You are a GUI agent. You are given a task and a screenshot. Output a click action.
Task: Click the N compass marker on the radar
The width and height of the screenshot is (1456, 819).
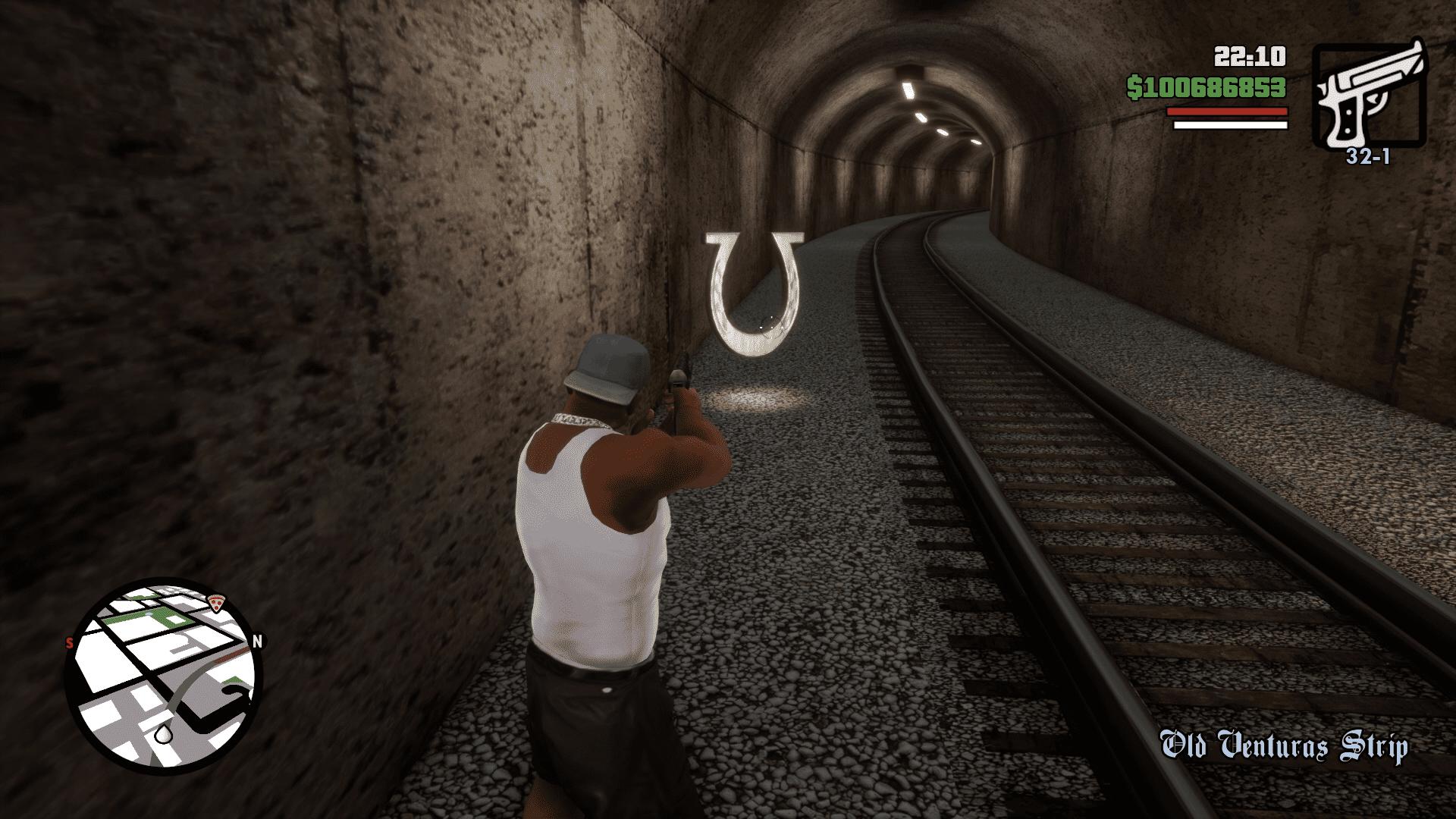(x=258, y=642)
